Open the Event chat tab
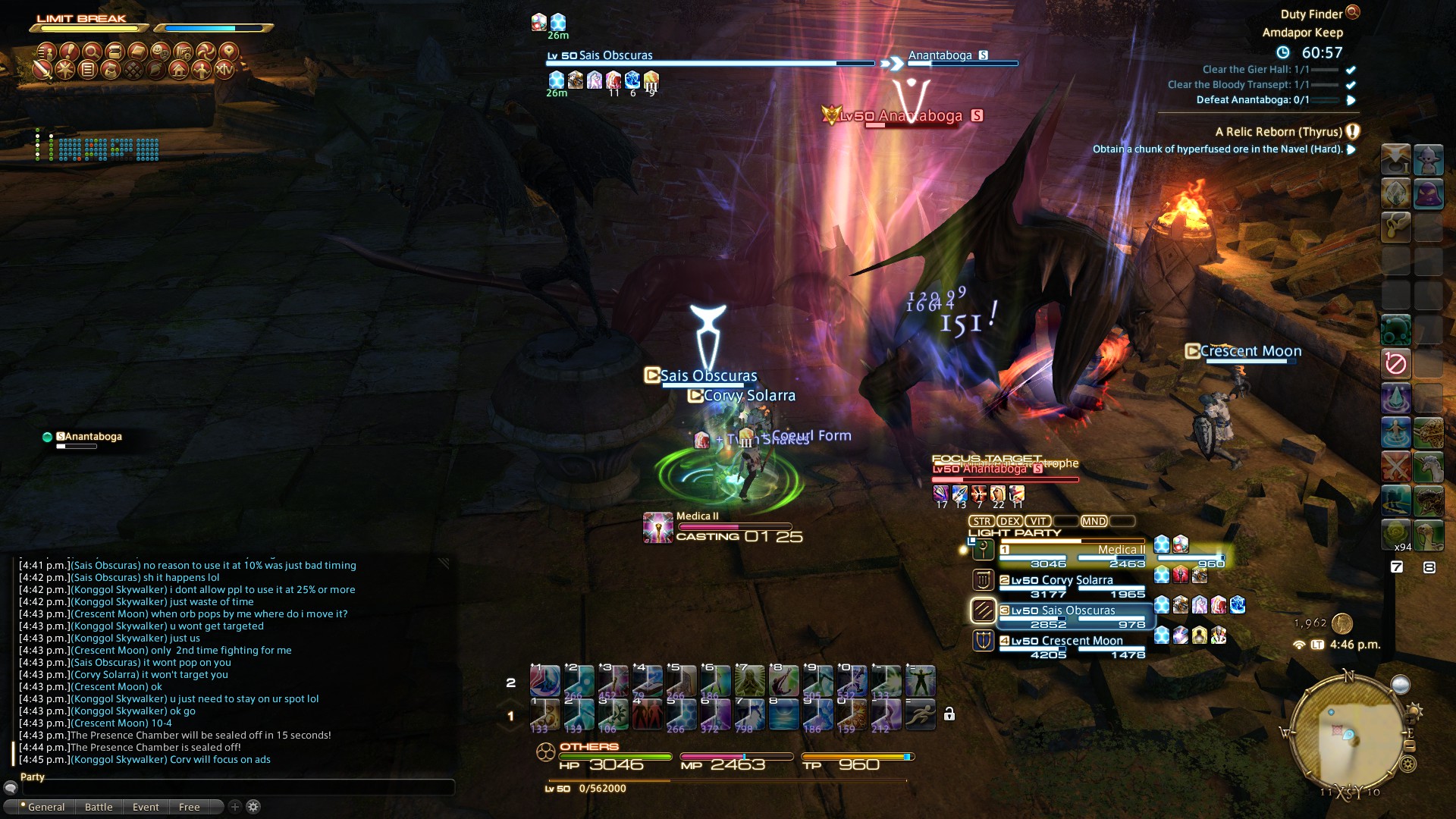This screenshot has height=819, width=1456. tap(146, 807)
